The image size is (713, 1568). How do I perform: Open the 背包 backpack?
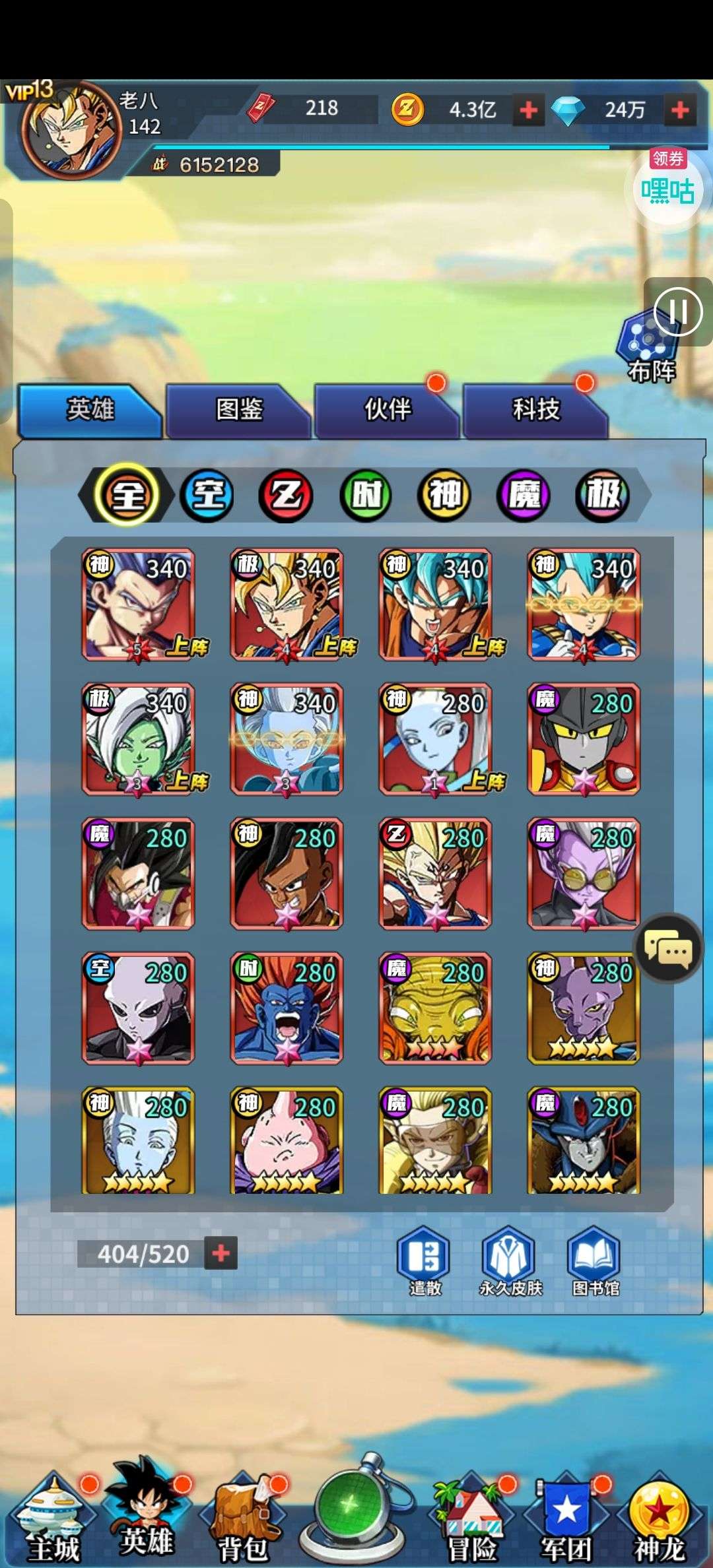(242, 1524)
